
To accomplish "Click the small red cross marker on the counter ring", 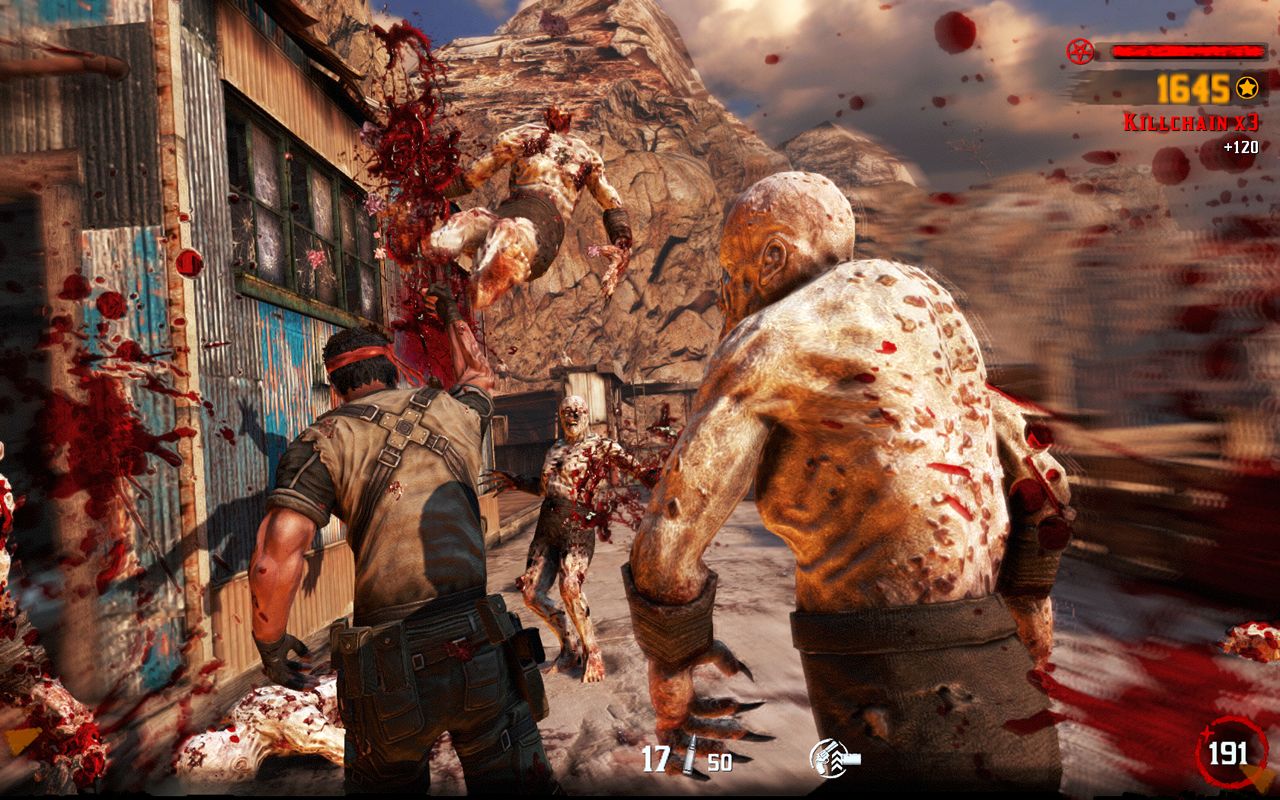I will coord(1207,733).
